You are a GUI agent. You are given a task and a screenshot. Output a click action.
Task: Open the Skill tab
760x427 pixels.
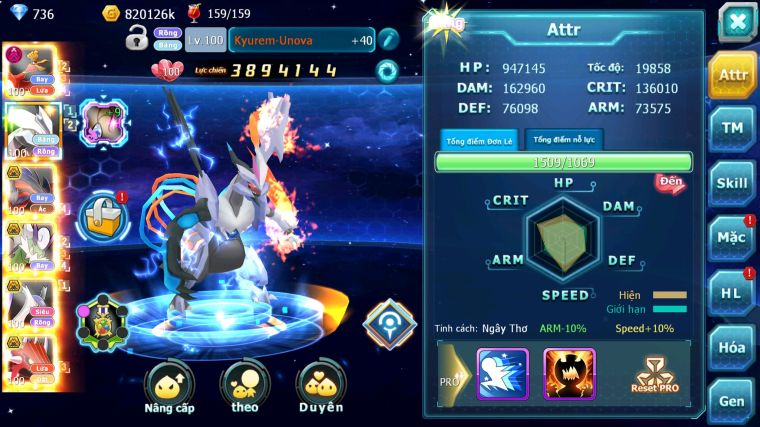[x=732, y=183]
